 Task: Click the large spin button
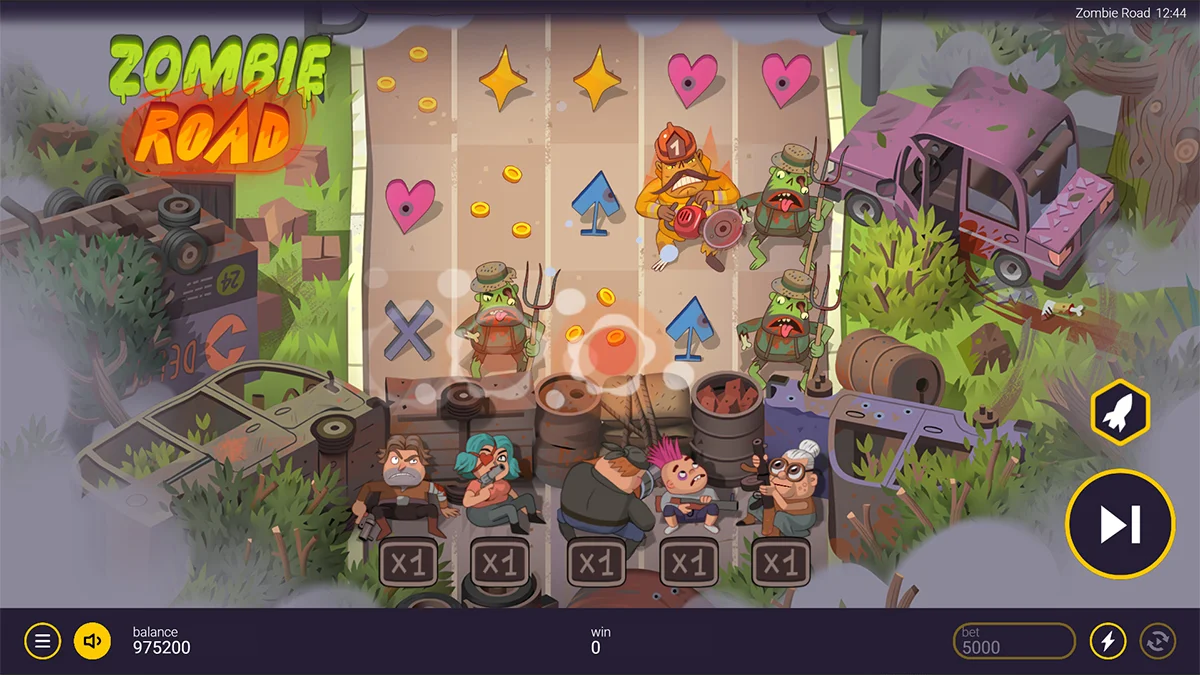coord(1119,523)
